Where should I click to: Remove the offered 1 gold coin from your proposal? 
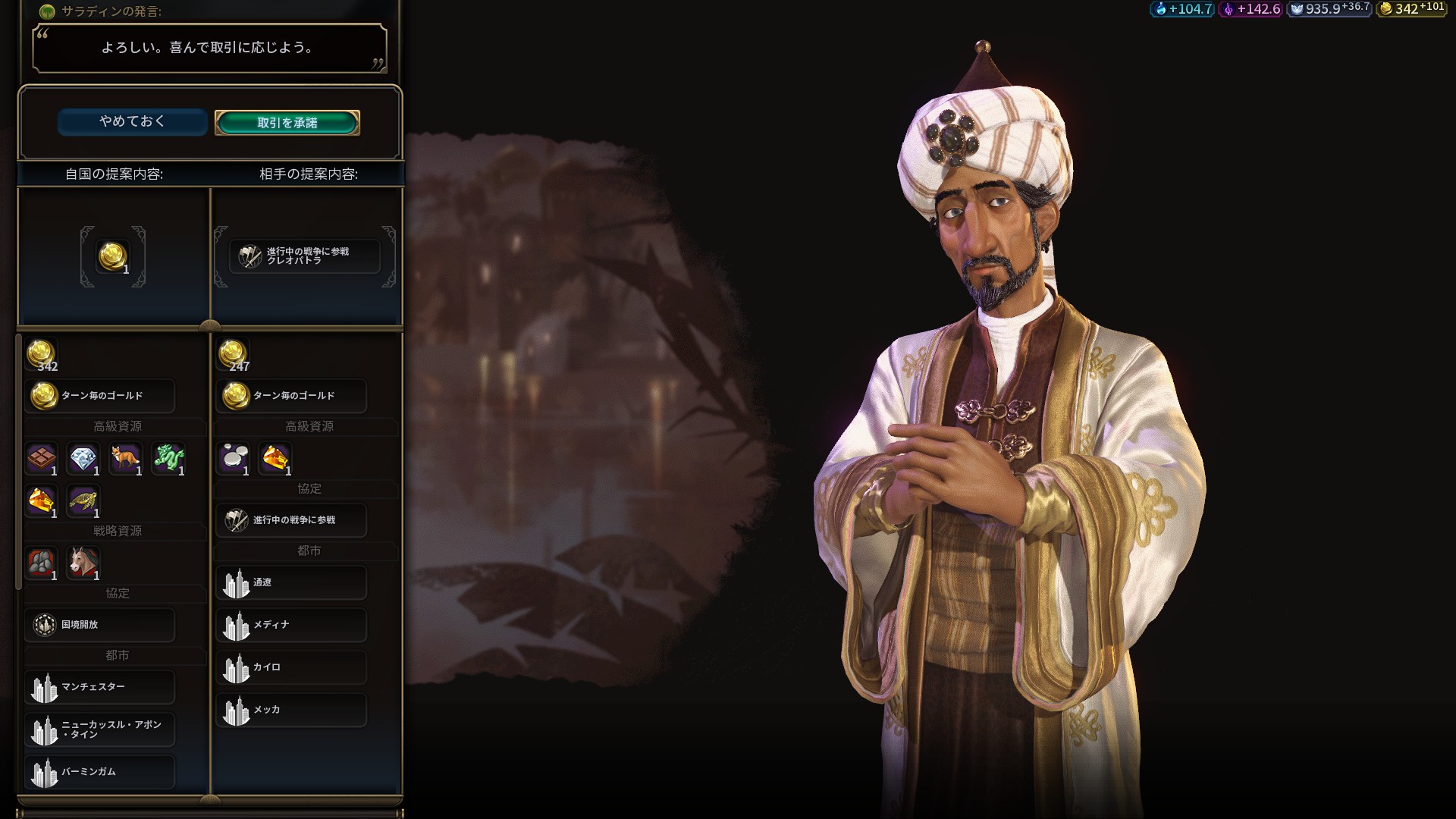113,257
